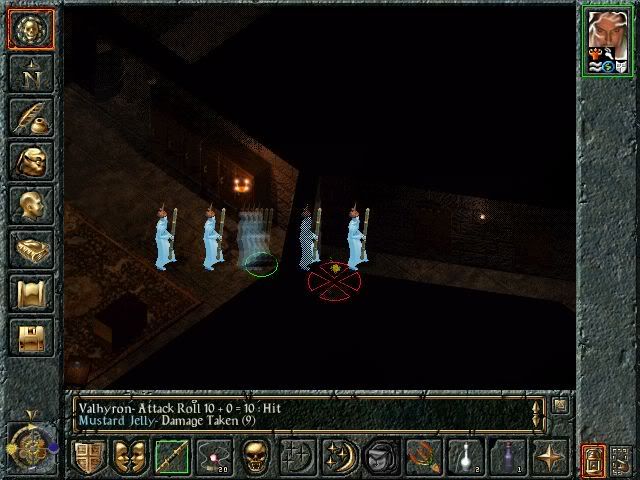
Task: Click the skull Return to Game button
Action: pos(29,28)
